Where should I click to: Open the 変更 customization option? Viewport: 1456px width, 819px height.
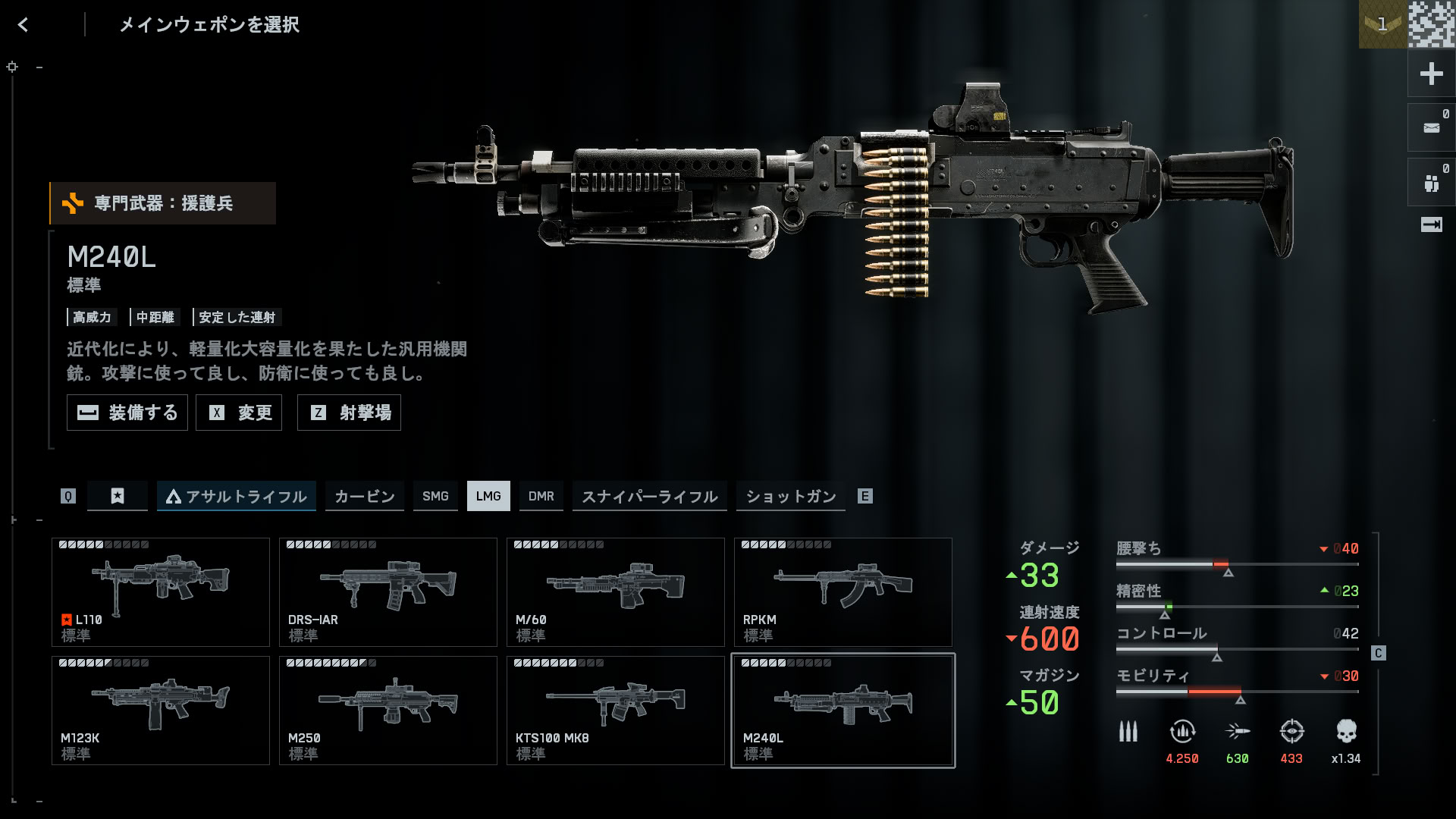click(239, 413)
